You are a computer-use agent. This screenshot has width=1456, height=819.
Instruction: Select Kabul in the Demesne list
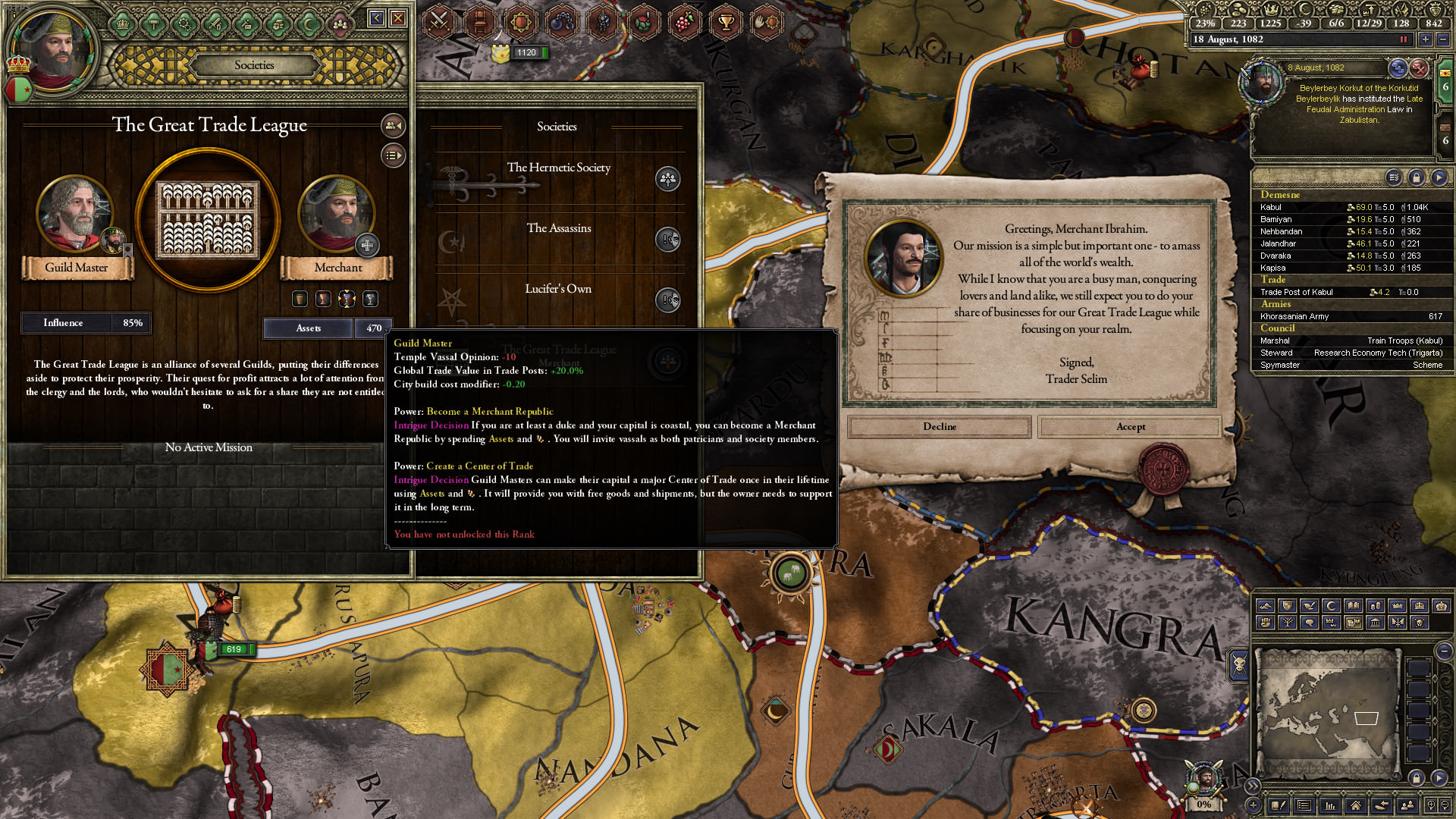pyautogui.click(x=1271, y=207)
